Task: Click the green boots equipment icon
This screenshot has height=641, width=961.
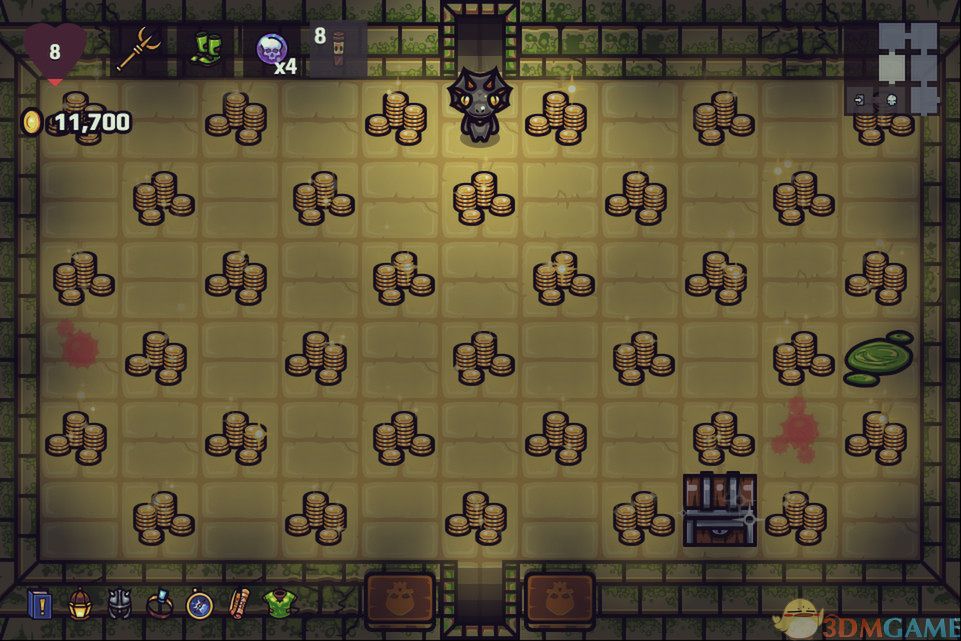Action: click(208, 49)
